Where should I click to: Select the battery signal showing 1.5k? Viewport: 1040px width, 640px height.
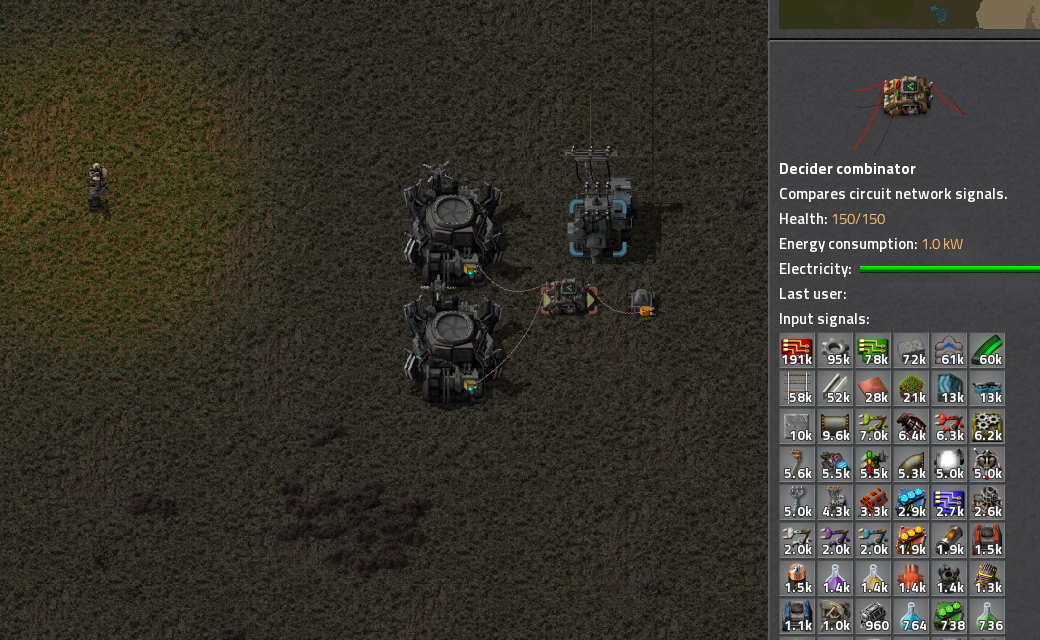(797, 579)
